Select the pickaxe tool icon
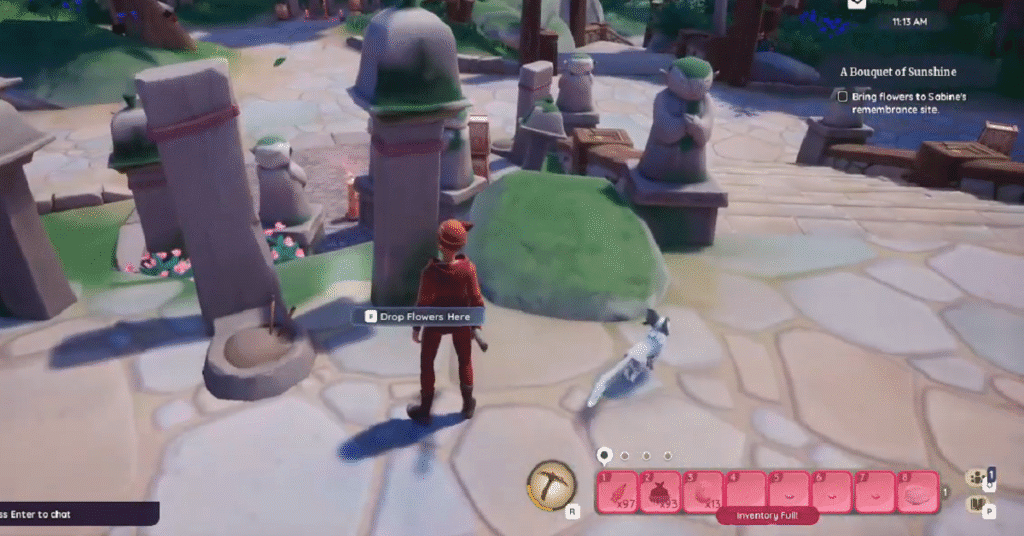Viewport: 1024px width, 536px height. click(x=548, y=486)
